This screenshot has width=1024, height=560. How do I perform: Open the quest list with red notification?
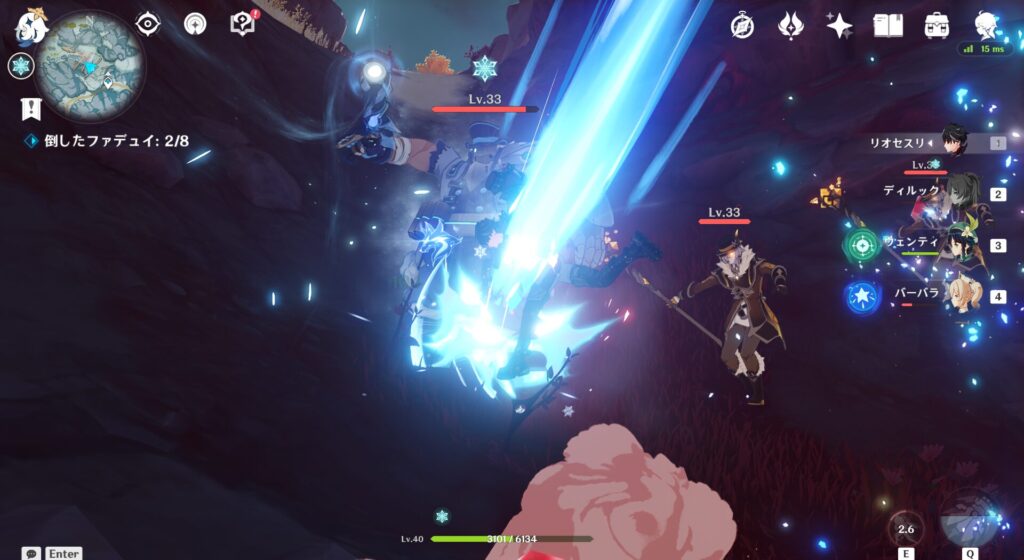[x=242, y=24]
